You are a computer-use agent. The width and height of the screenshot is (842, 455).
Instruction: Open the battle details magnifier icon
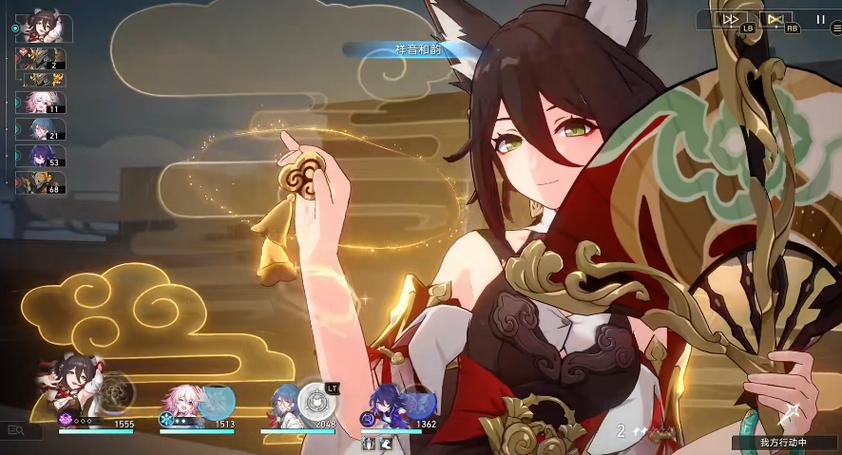point(16,430)
